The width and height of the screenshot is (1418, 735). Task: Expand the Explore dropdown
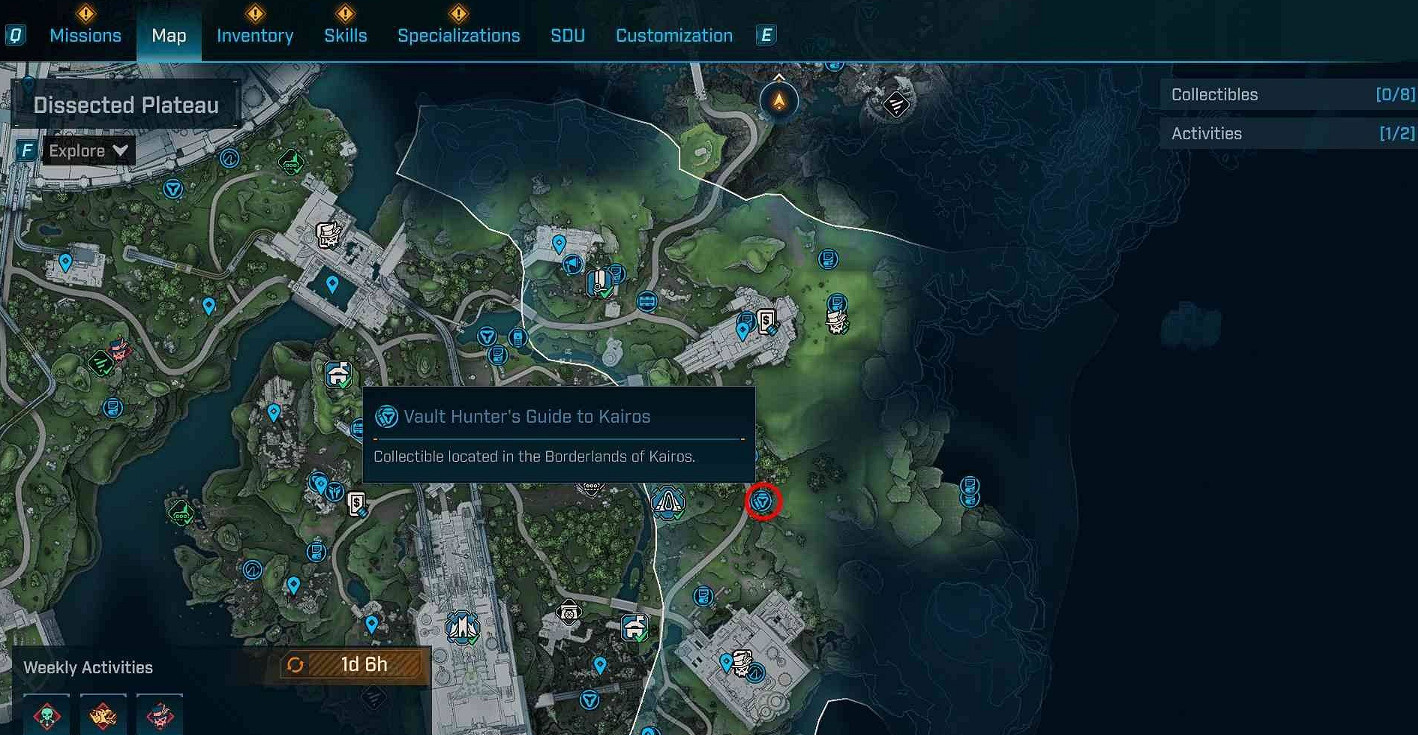point(88,150)
